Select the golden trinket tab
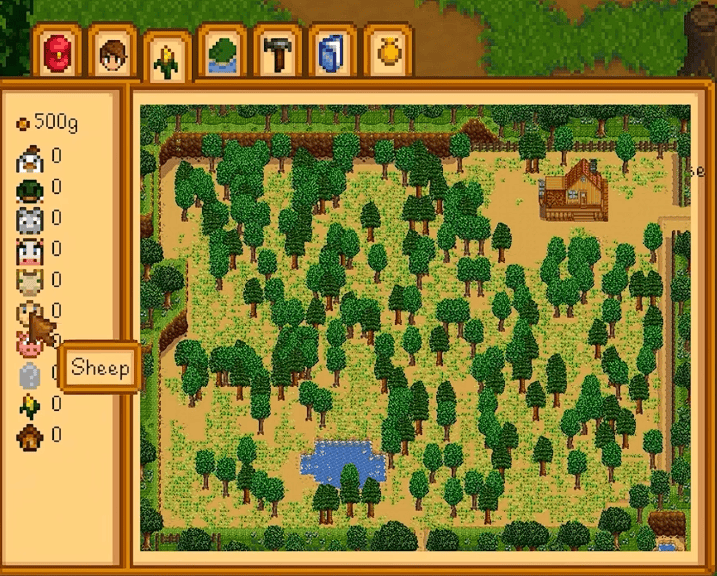The image size is (717, 576). tap(386, 53)
